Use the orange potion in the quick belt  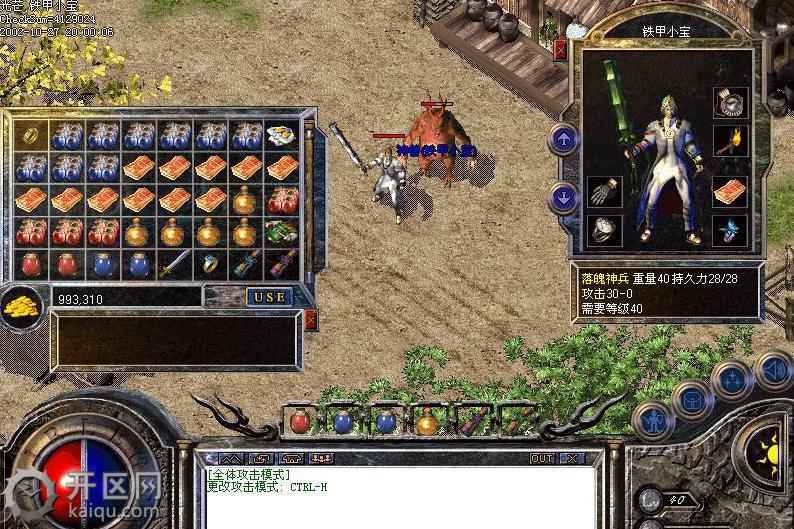[427, 421]
